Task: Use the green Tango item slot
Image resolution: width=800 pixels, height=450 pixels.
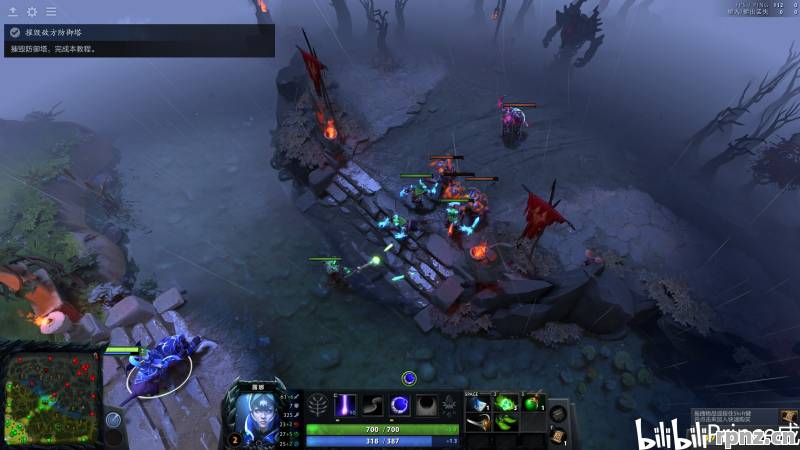Action: [x=506, y=403]
